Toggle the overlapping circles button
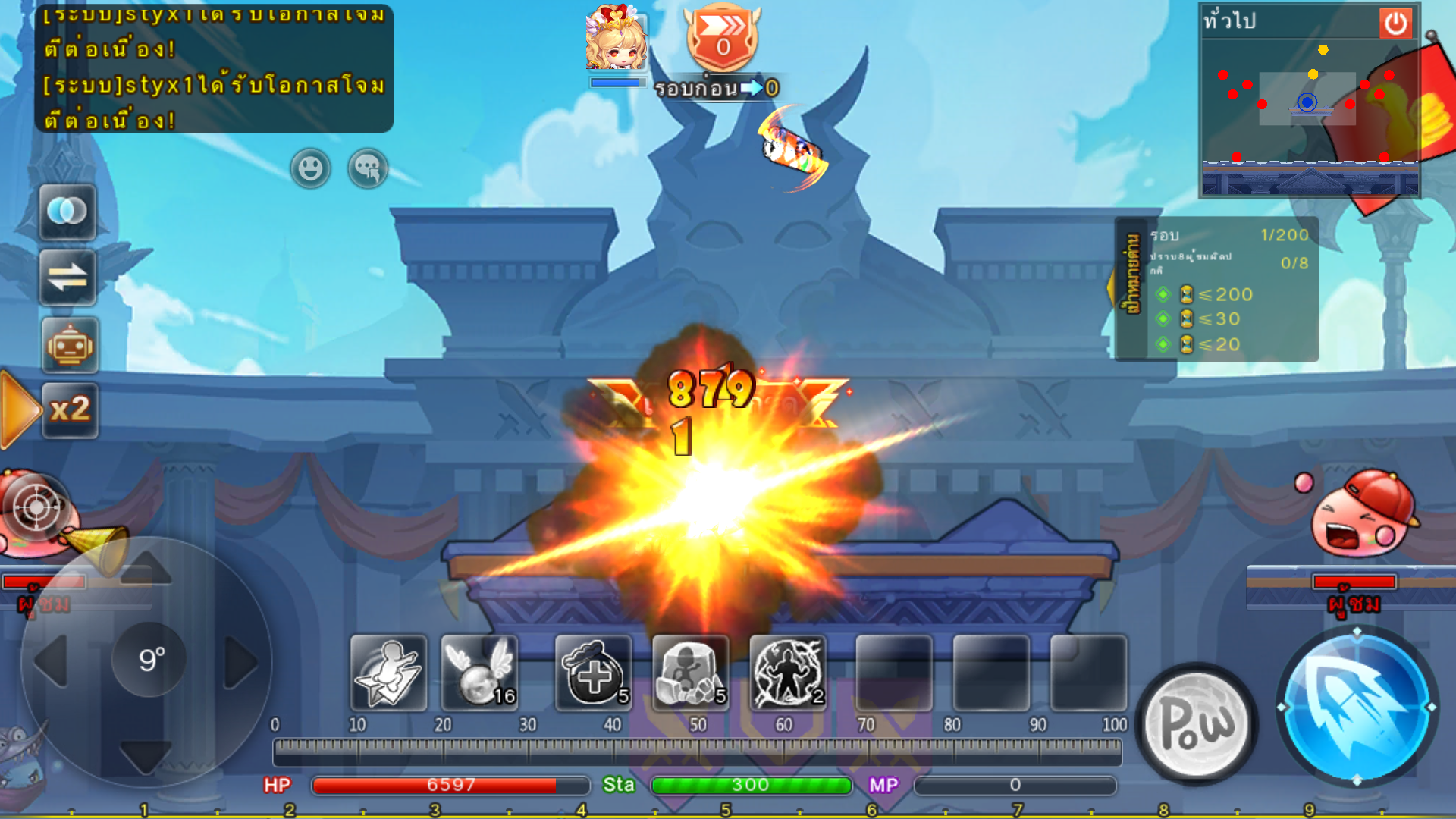Image resolution: width=1456 pixels, height=819 pixels. pos(68,212)
